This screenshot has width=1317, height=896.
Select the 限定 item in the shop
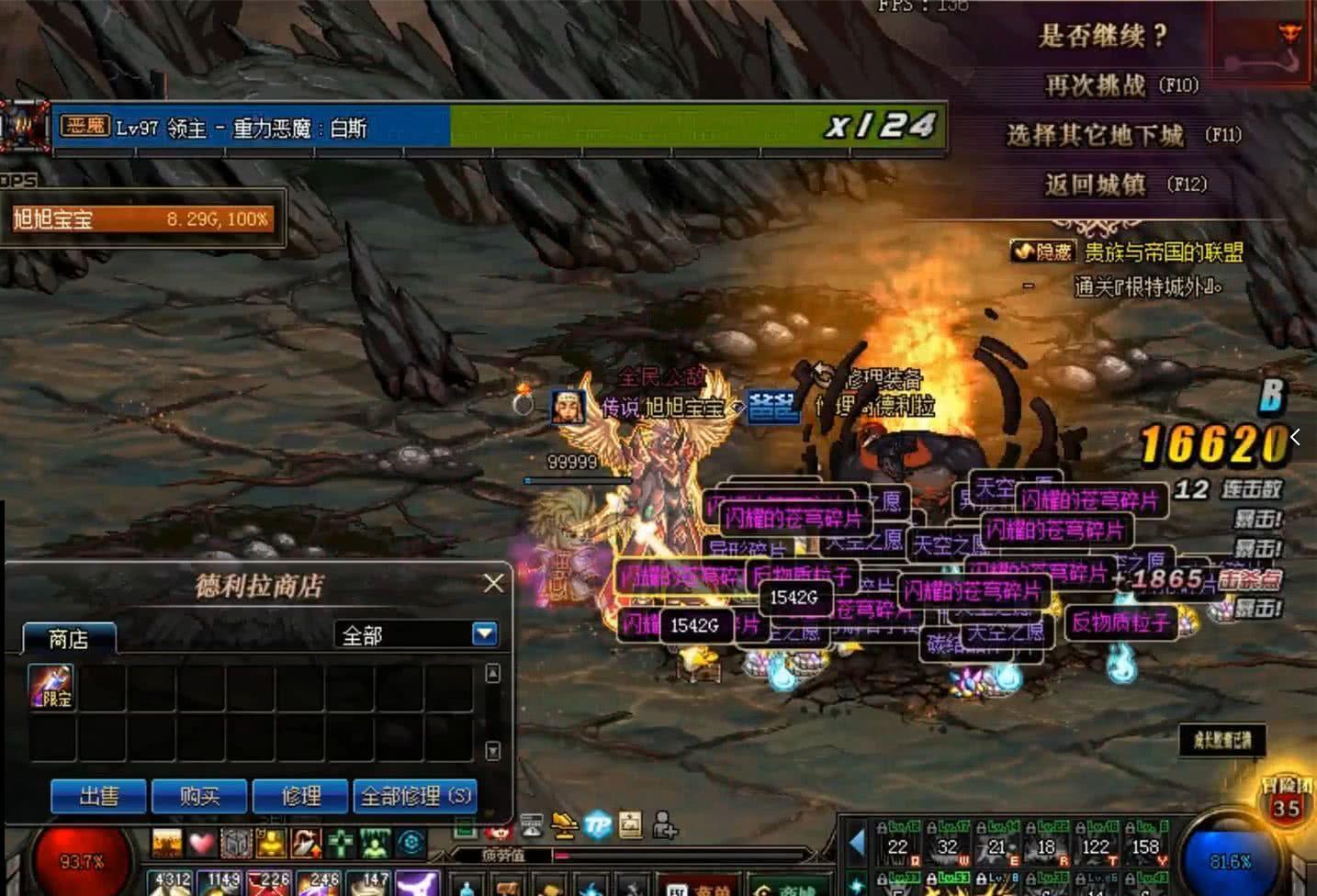[x=52, y=687]
